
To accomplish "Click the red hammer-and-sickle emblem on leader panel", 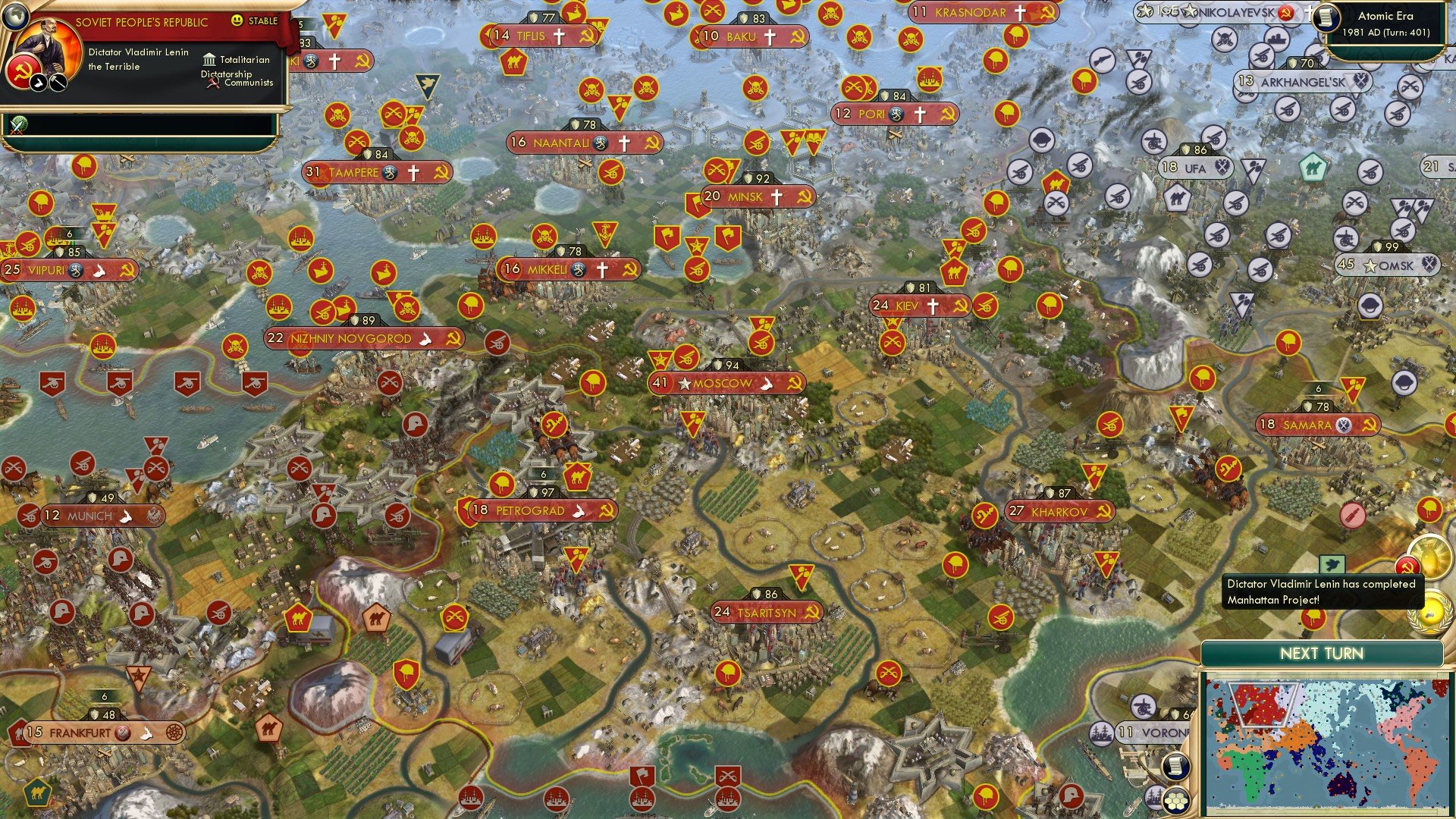I will (23, 72).
